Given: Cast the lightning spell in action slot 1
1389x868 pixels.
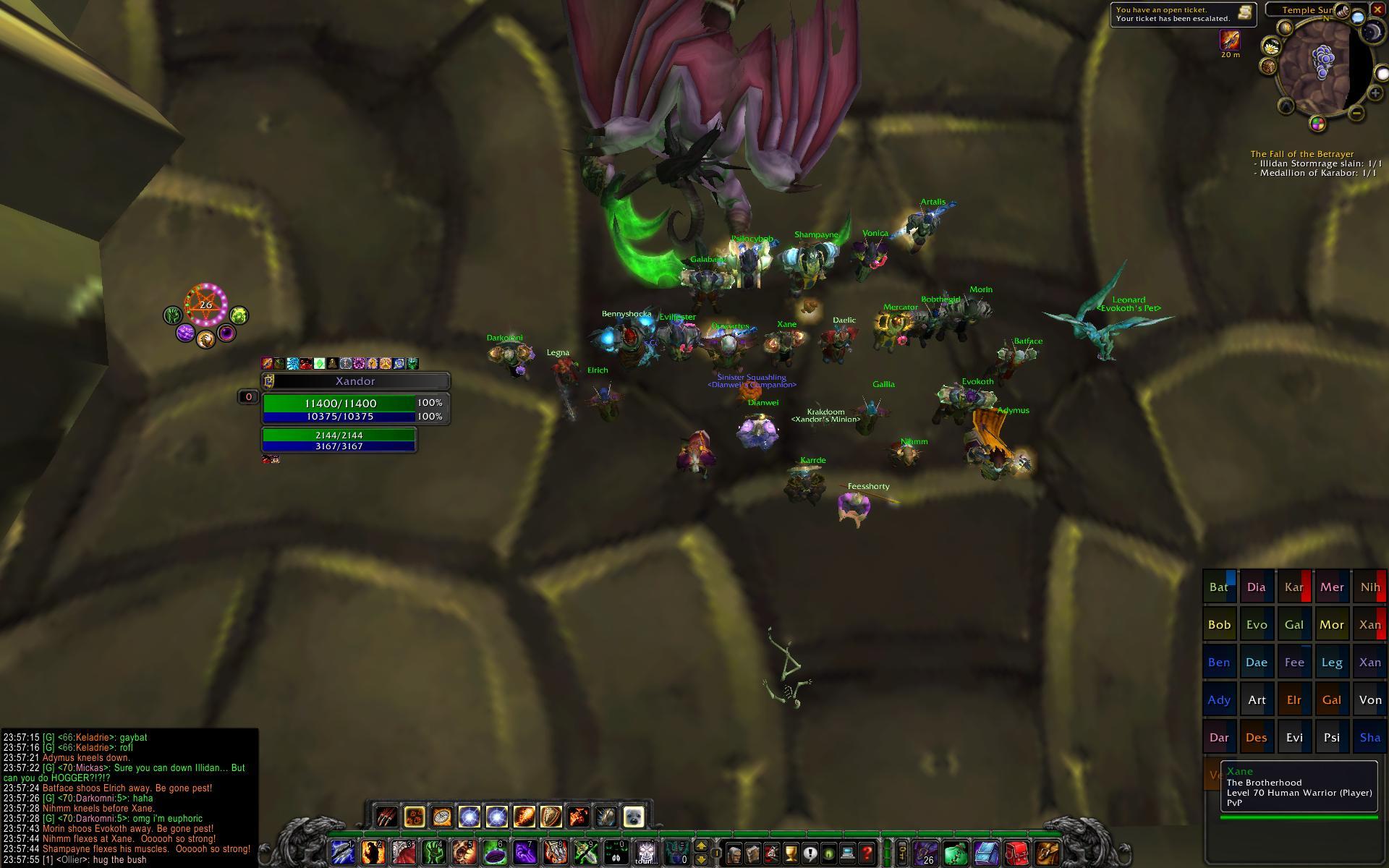Looking at the screenshot, I should [342, 852].
